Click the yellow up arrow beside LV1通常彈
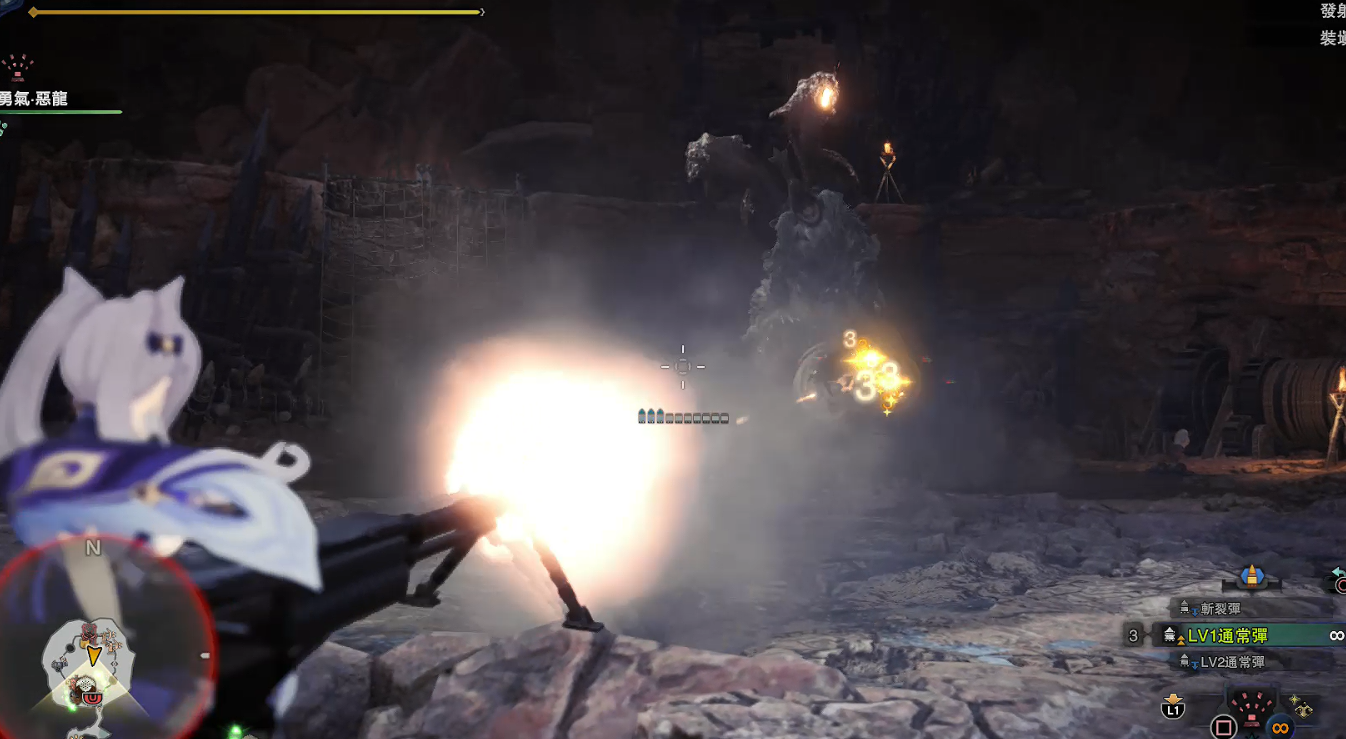Viewport: 1346px width, 739px height. coord(1181,640)
